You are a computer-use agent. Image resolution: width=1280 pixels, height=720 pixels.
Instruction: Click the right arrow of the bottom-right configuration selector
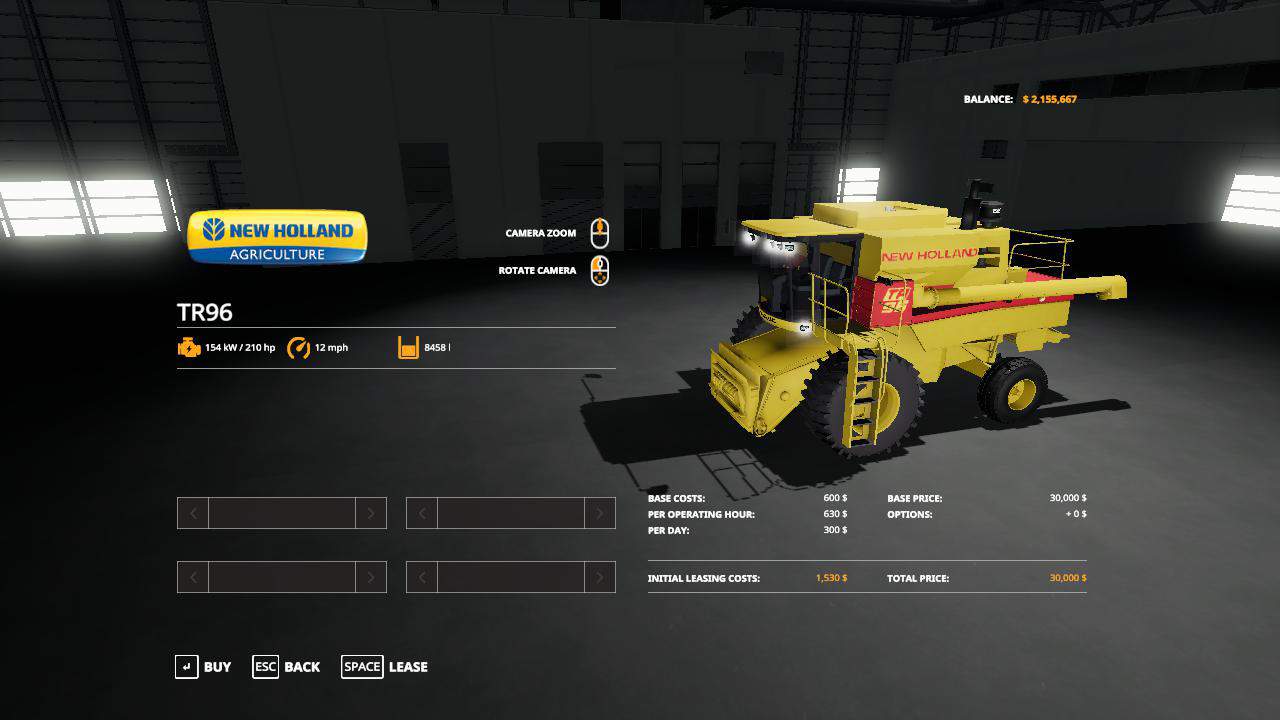pyautogui.click(x=600, y=577)
